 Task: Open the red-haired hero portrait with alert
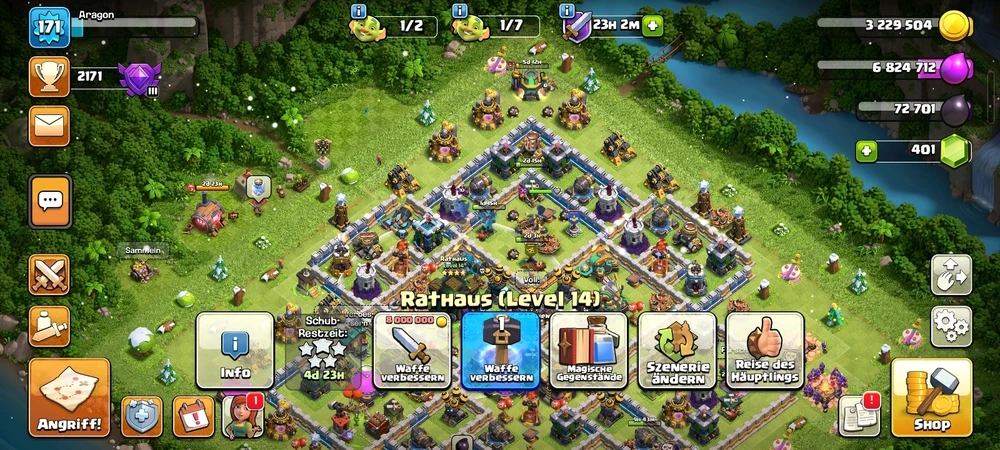pos(243,416)
